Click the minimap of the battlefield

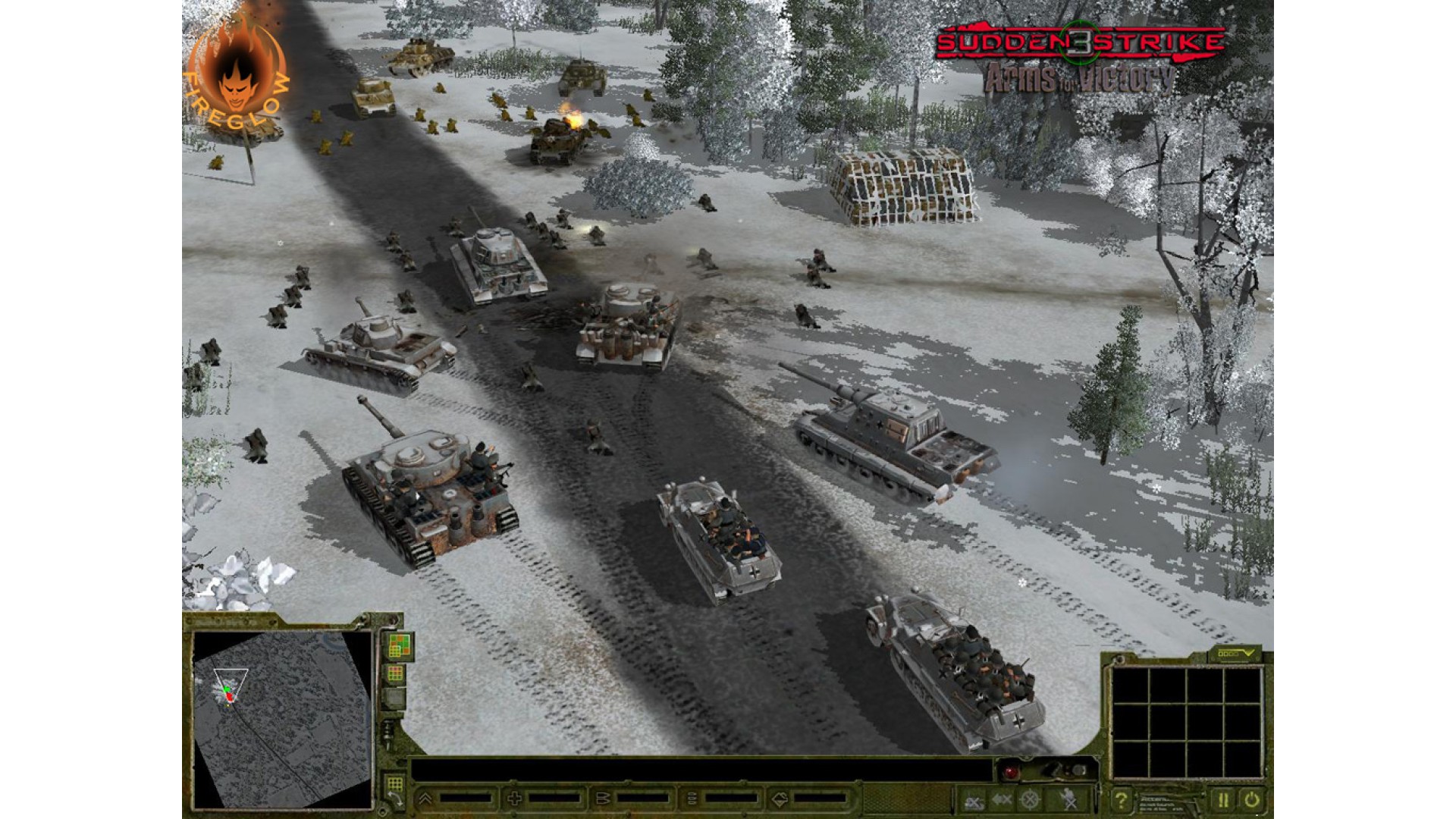(282, 718)
